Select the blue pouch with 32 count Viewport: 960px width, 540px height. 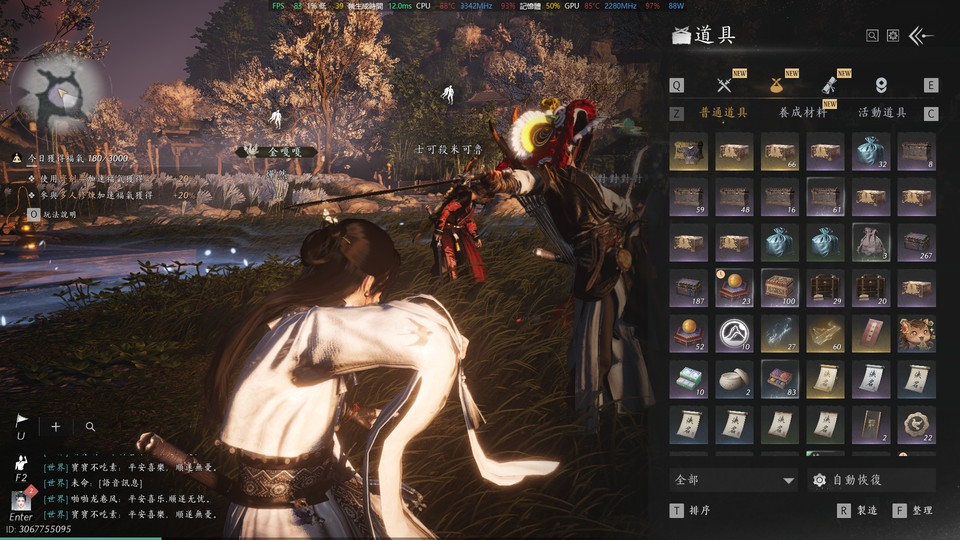870,152
